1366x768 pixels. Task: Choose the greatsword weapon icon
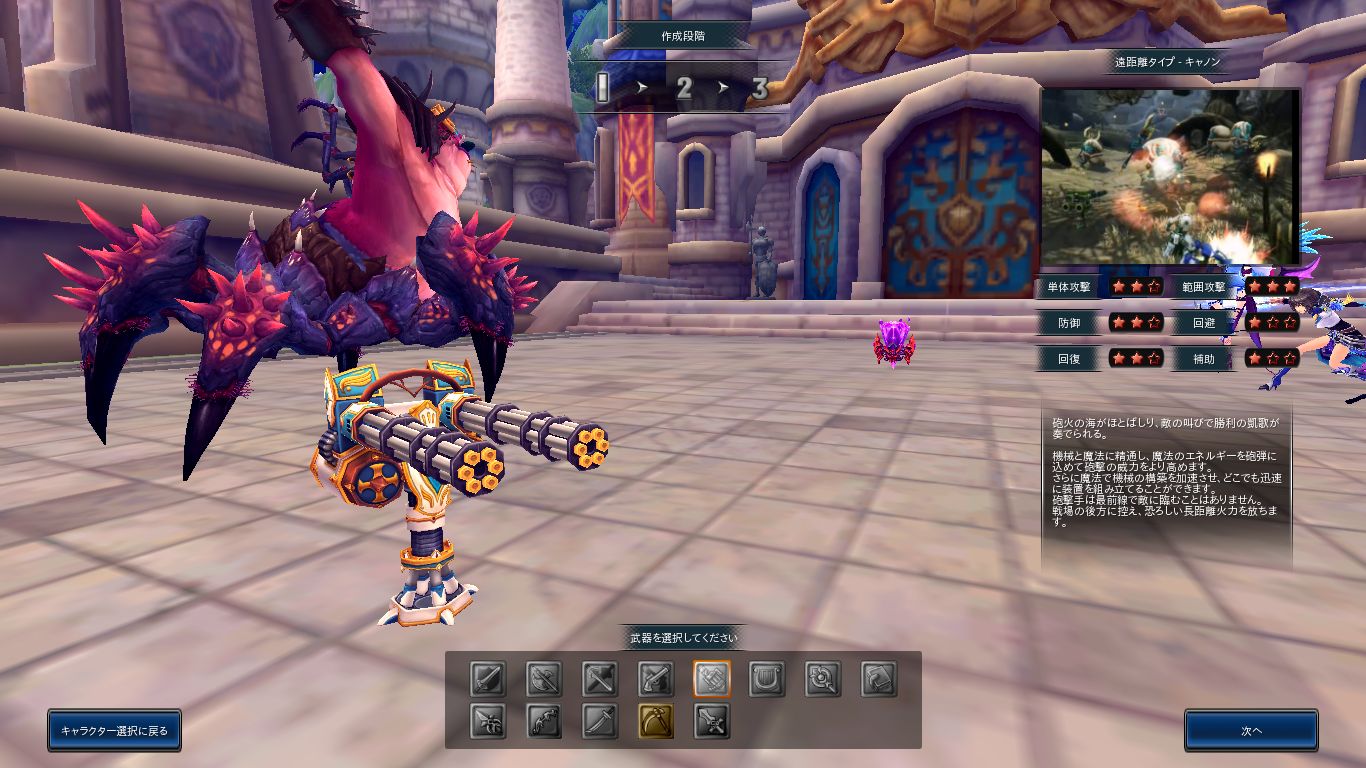click(712, 721)
